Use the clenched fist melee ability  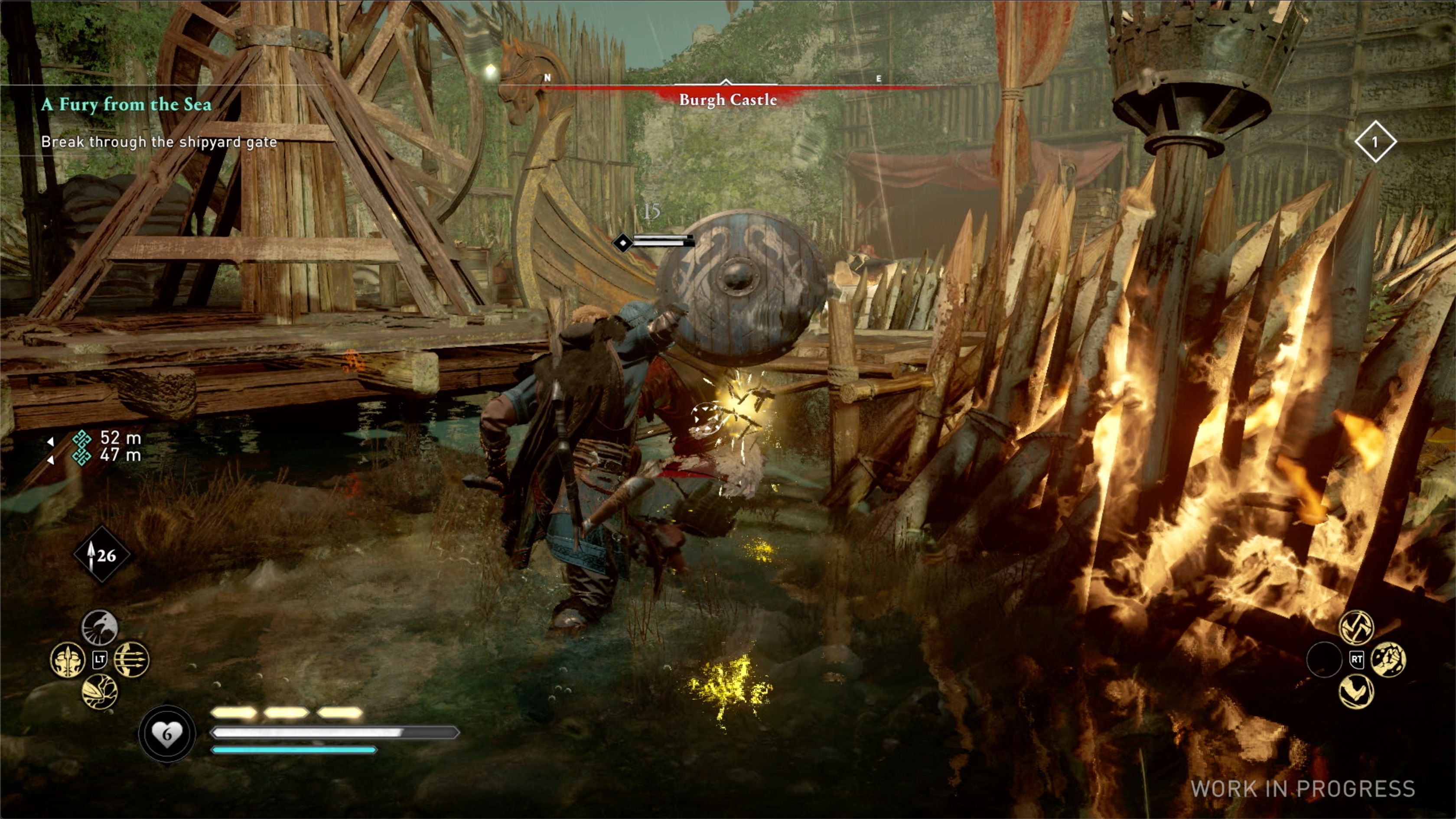coord(1388,660)
